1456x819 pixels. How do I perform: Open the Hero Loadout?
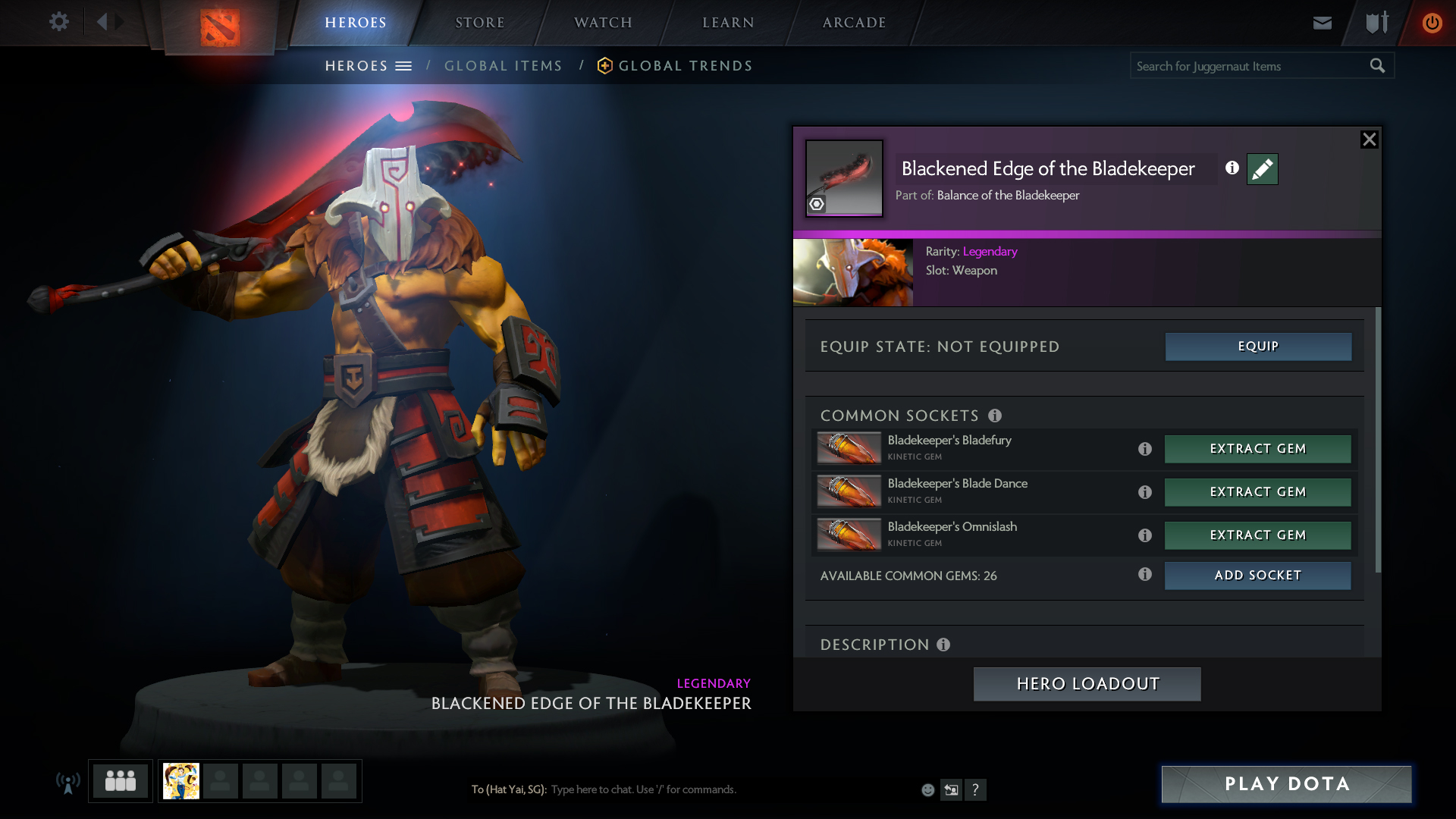(x=1087, y=684)
